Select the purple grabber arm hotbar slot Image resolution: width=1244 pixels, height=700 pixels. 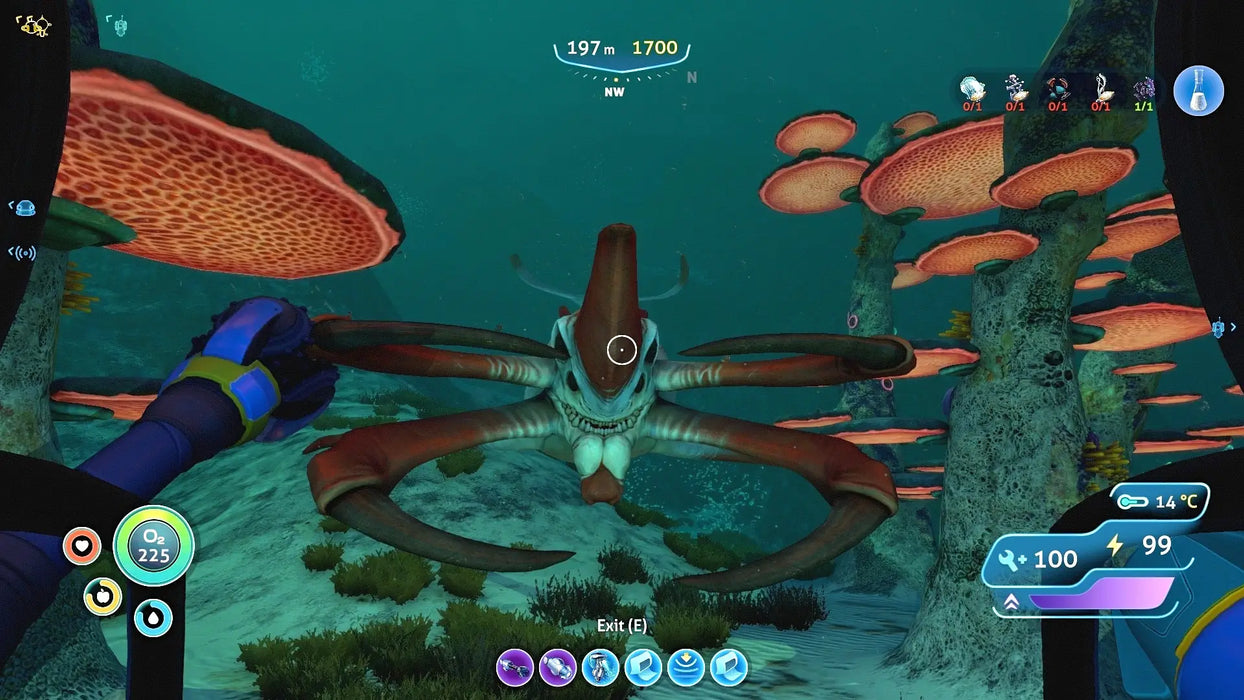coord(514,666)
